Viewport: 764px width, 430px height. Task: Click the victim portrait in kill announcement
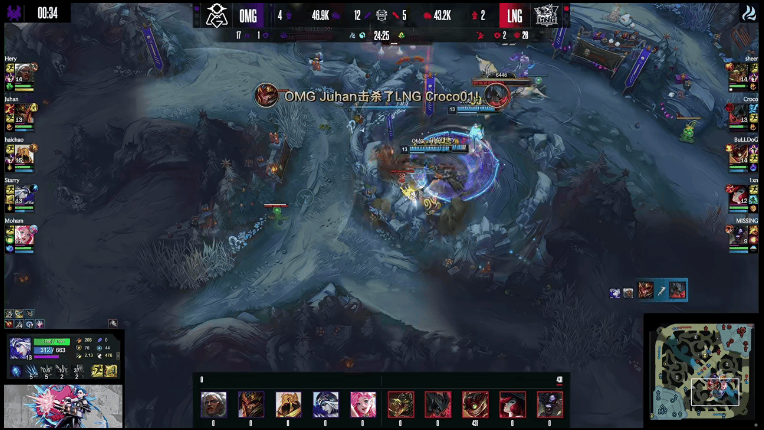click(496, 95)
